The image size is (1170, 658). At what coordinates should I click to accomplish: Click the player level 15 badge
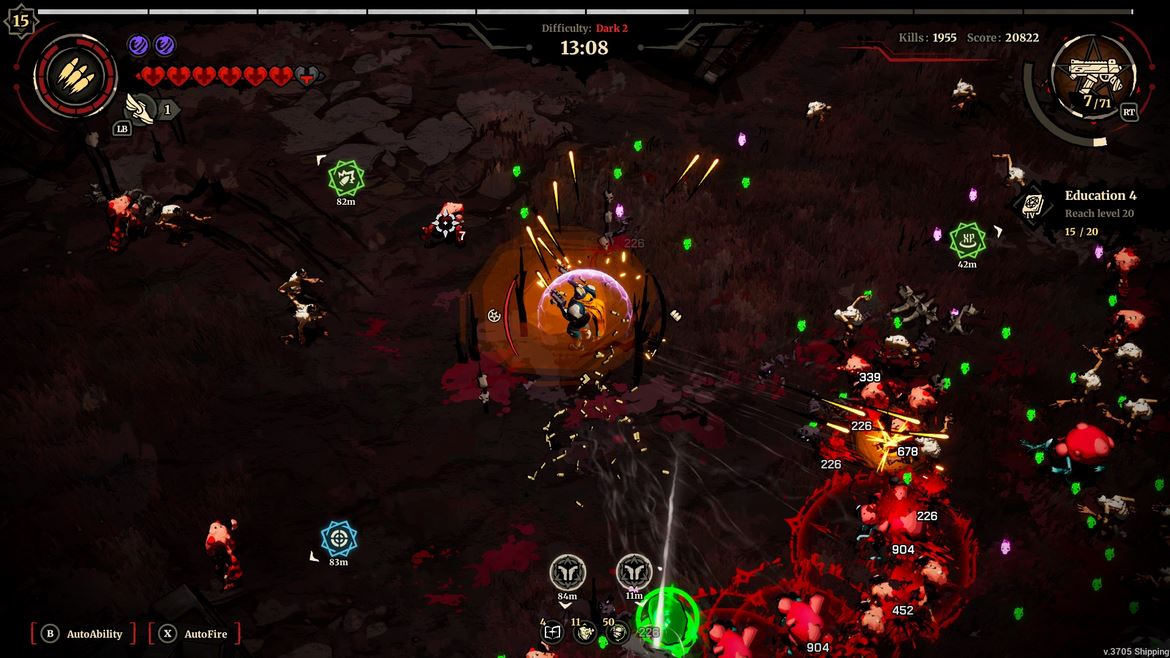click(20, 19)
